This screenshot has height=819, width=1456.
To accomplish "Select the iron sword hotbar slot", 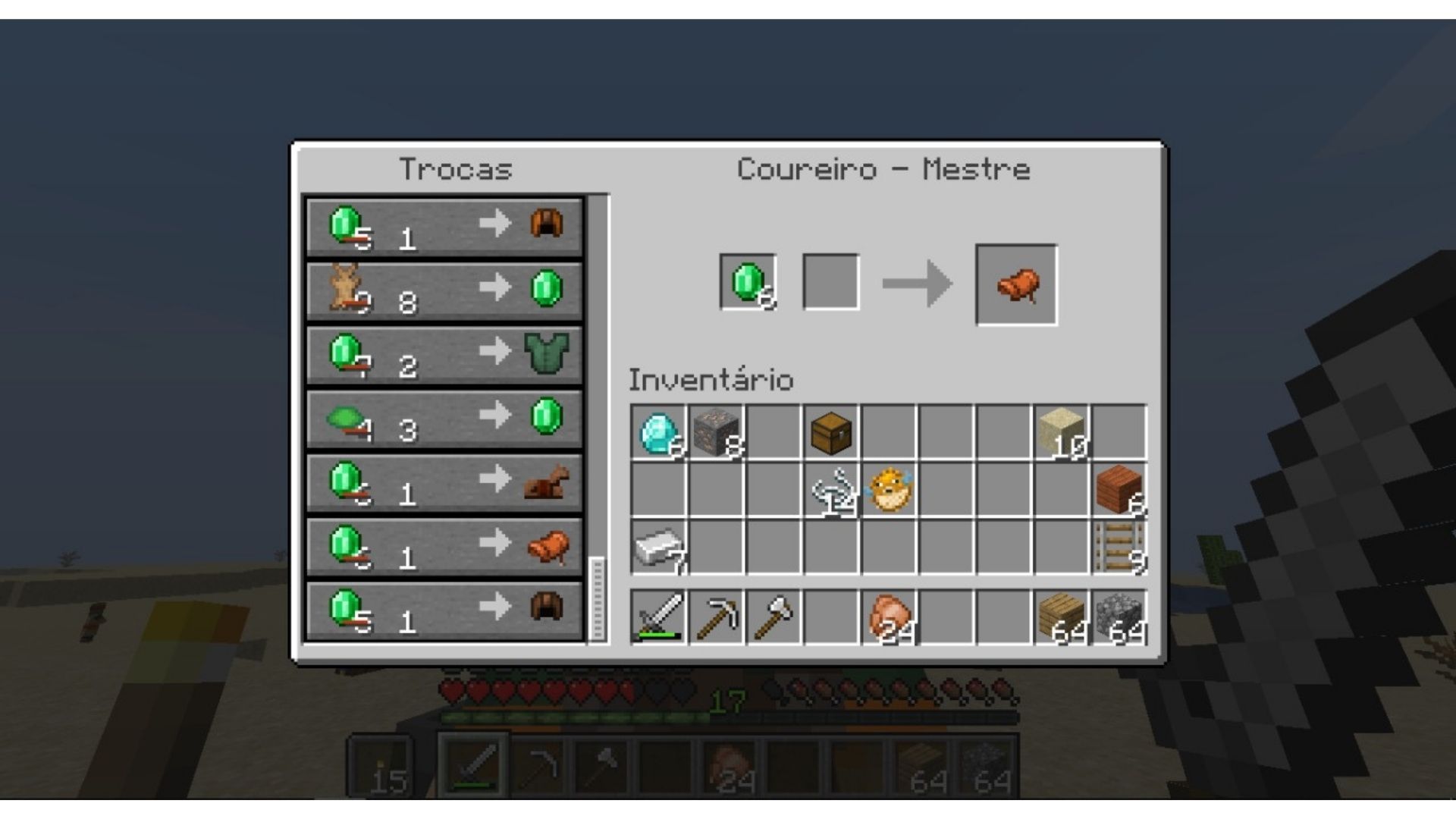I will click(658, 617).
